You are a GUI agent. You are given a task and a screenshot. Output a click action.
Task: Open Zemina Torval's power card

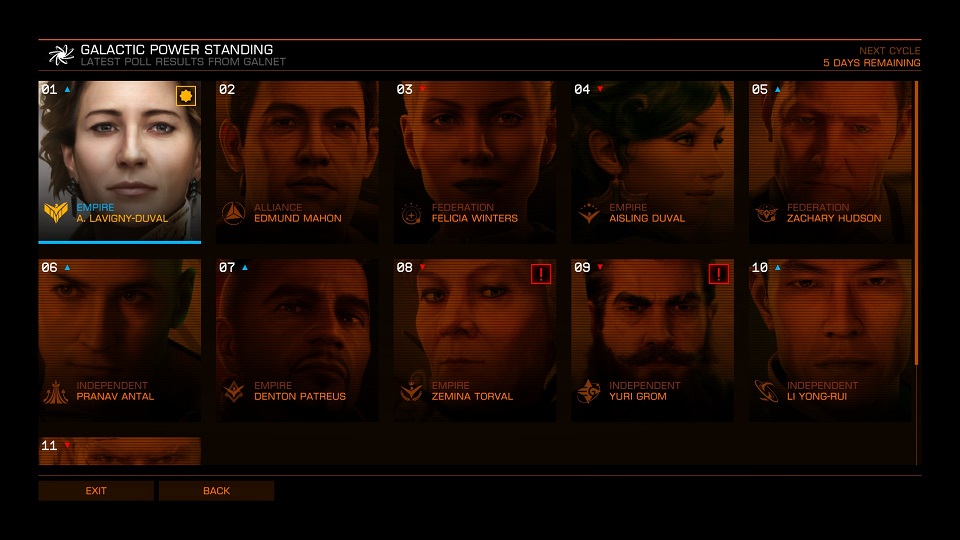point(474,340)
